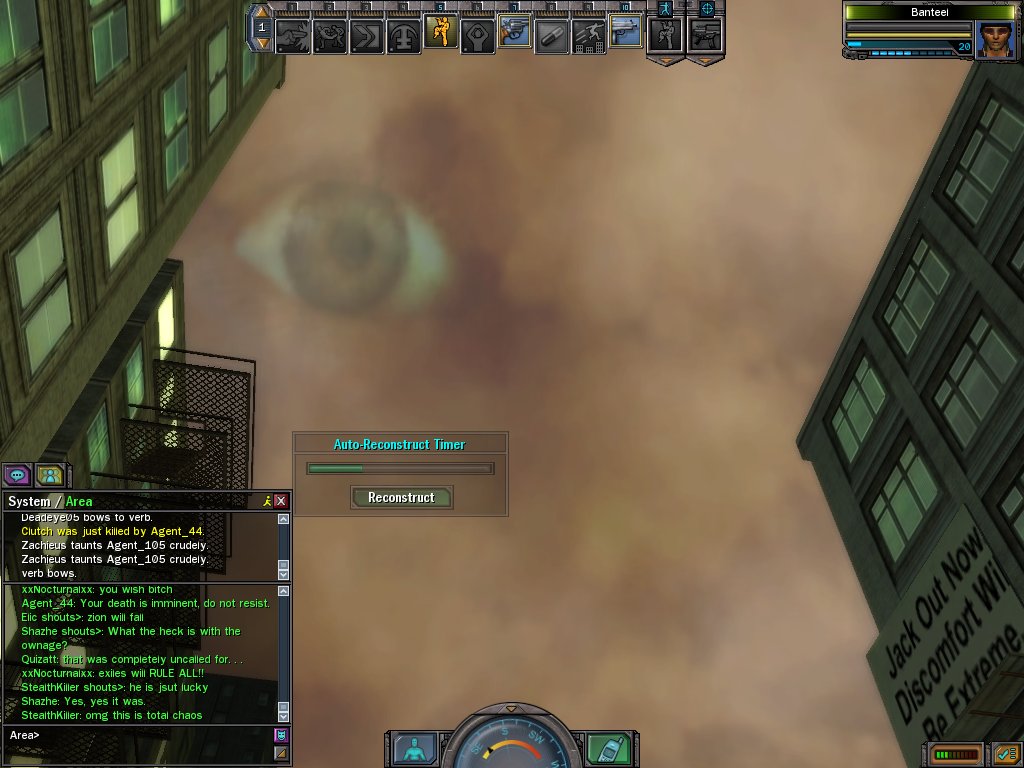Open the speech bubble chat icon
1024x768 pixels.
[x=18, y=476]
